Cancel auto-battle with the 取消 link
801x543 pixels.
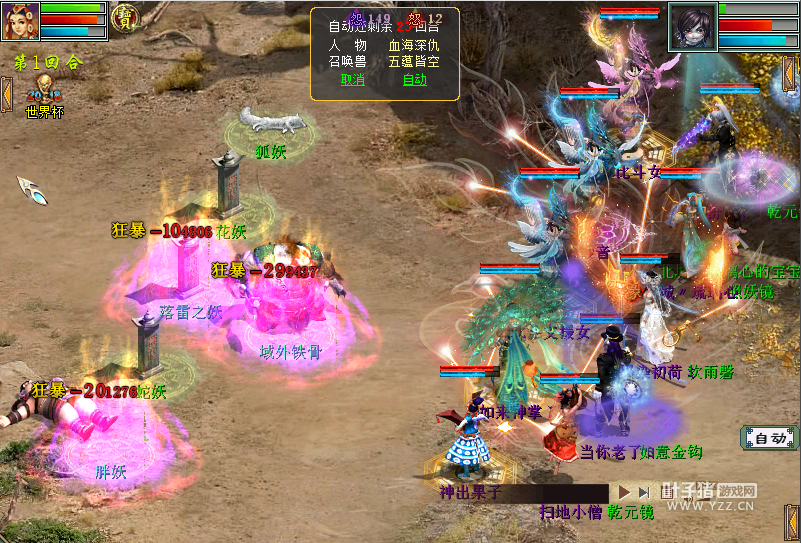352,80
